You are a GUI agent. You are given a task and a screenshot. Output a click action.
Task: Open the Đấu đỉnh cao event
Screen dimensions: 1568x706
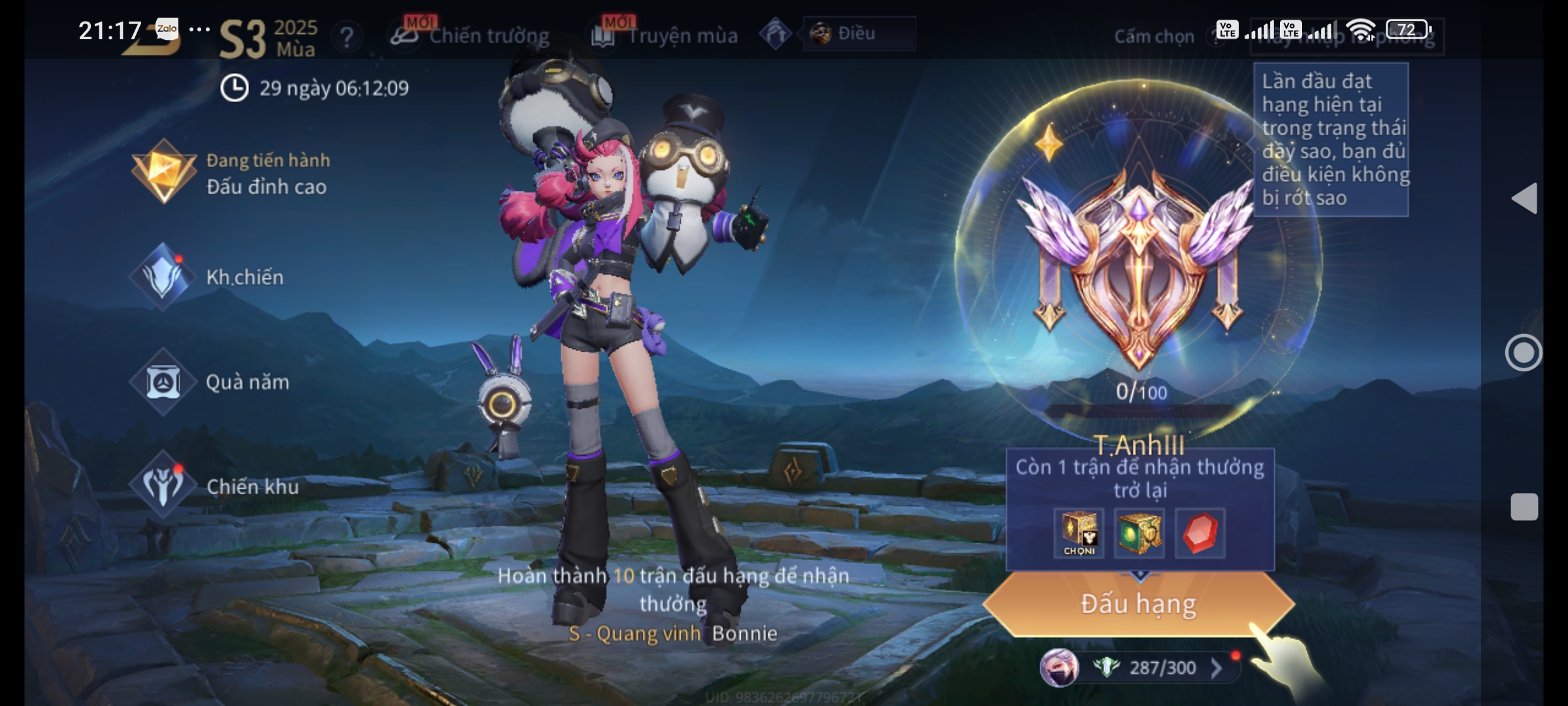[x=229, y=173]
